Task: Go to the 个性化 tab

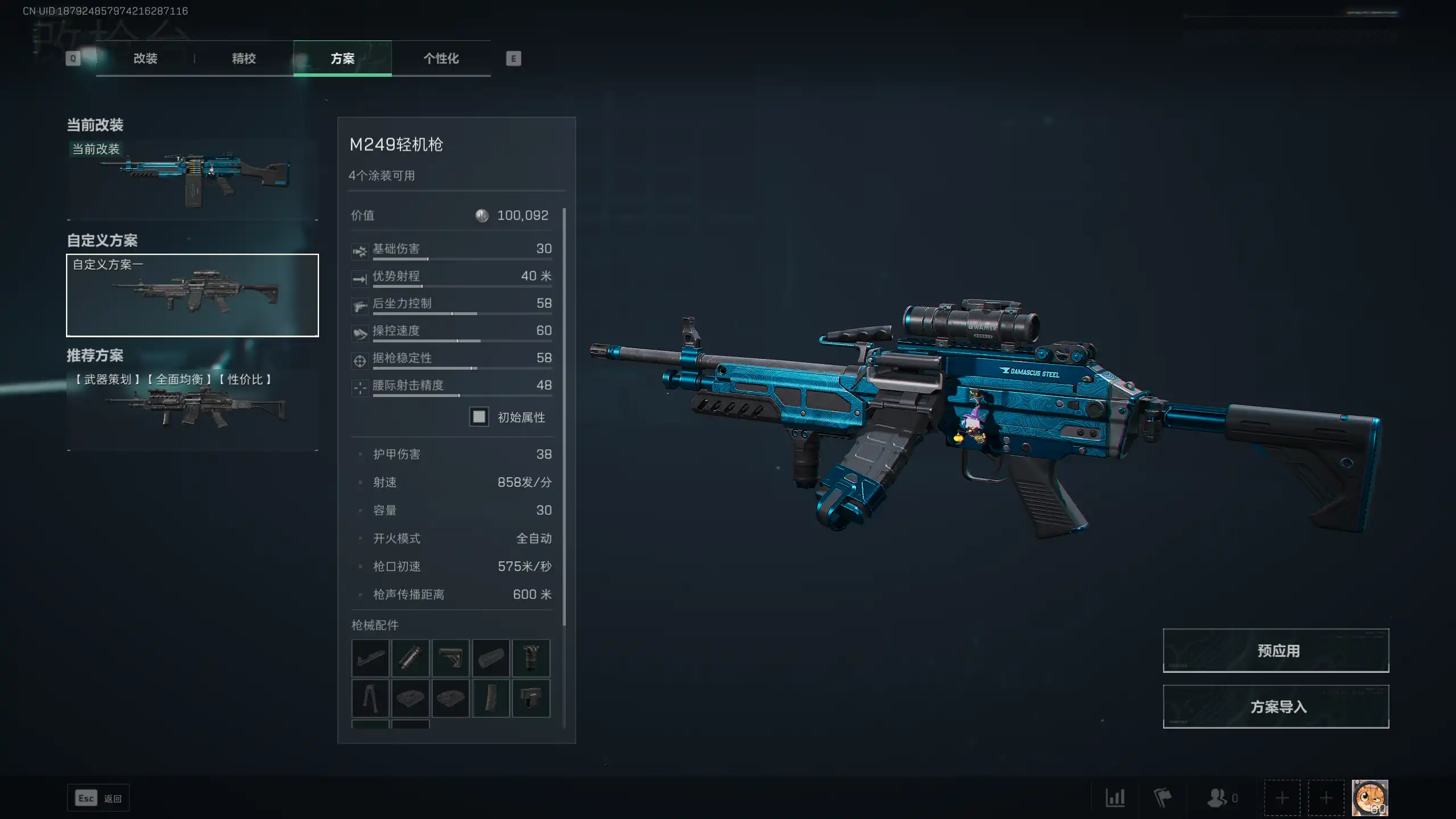Action: 441,59
